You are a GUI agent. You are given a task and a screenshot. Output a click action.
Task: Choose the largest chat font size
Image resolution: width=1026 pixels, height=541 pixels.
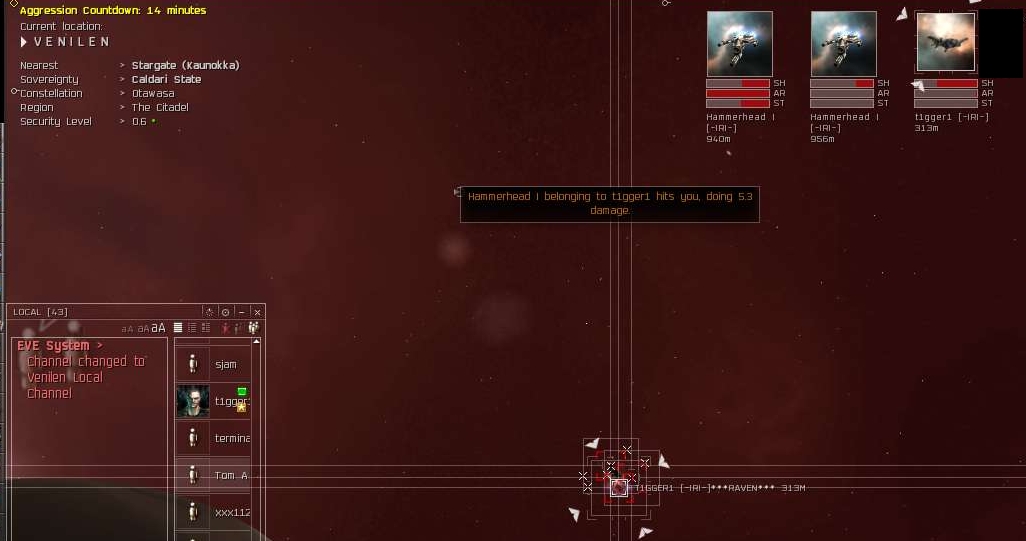click(x=159, y=328)
